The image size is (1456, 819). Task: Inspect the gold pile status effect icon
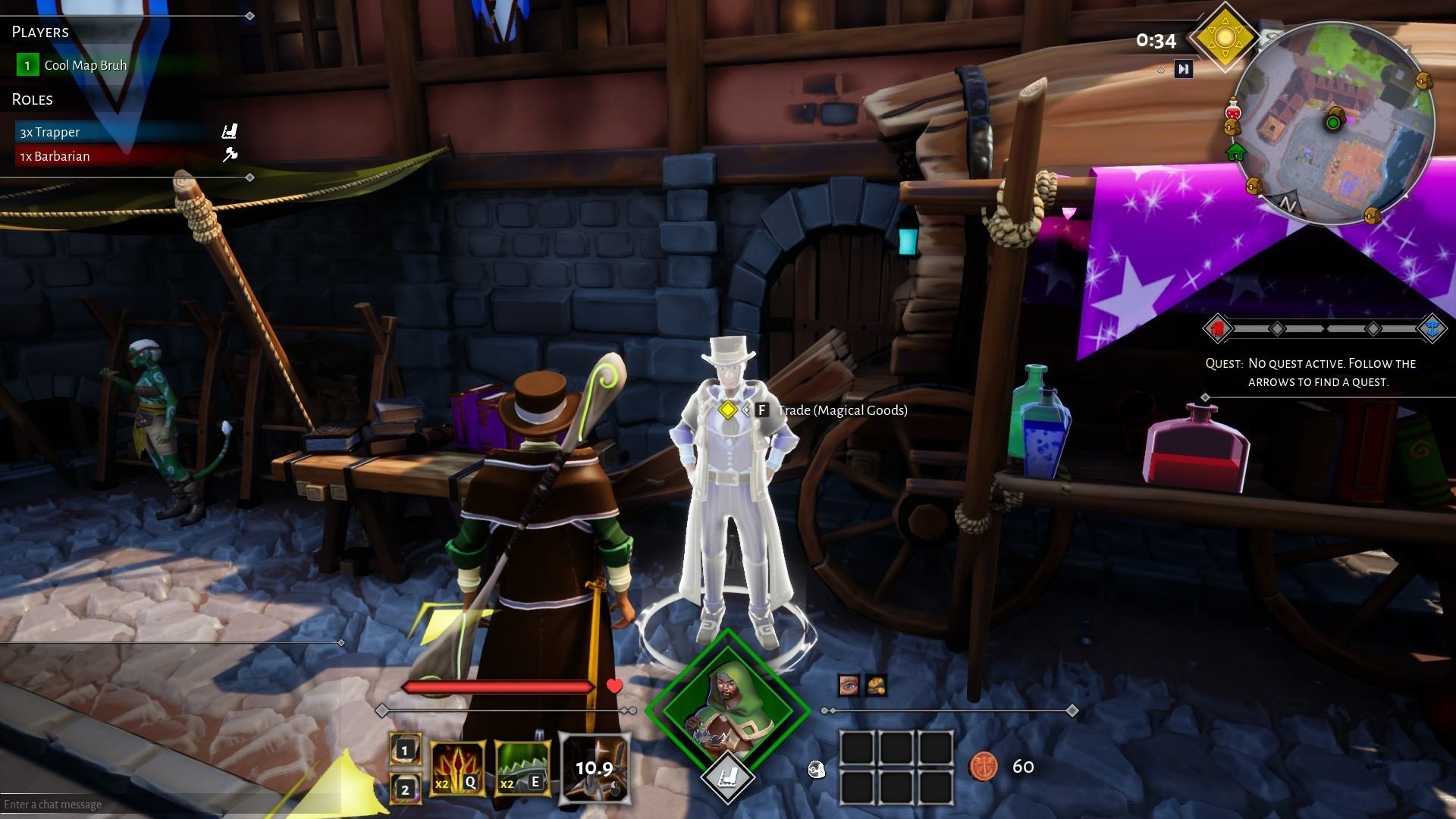[x=877, y=686]
